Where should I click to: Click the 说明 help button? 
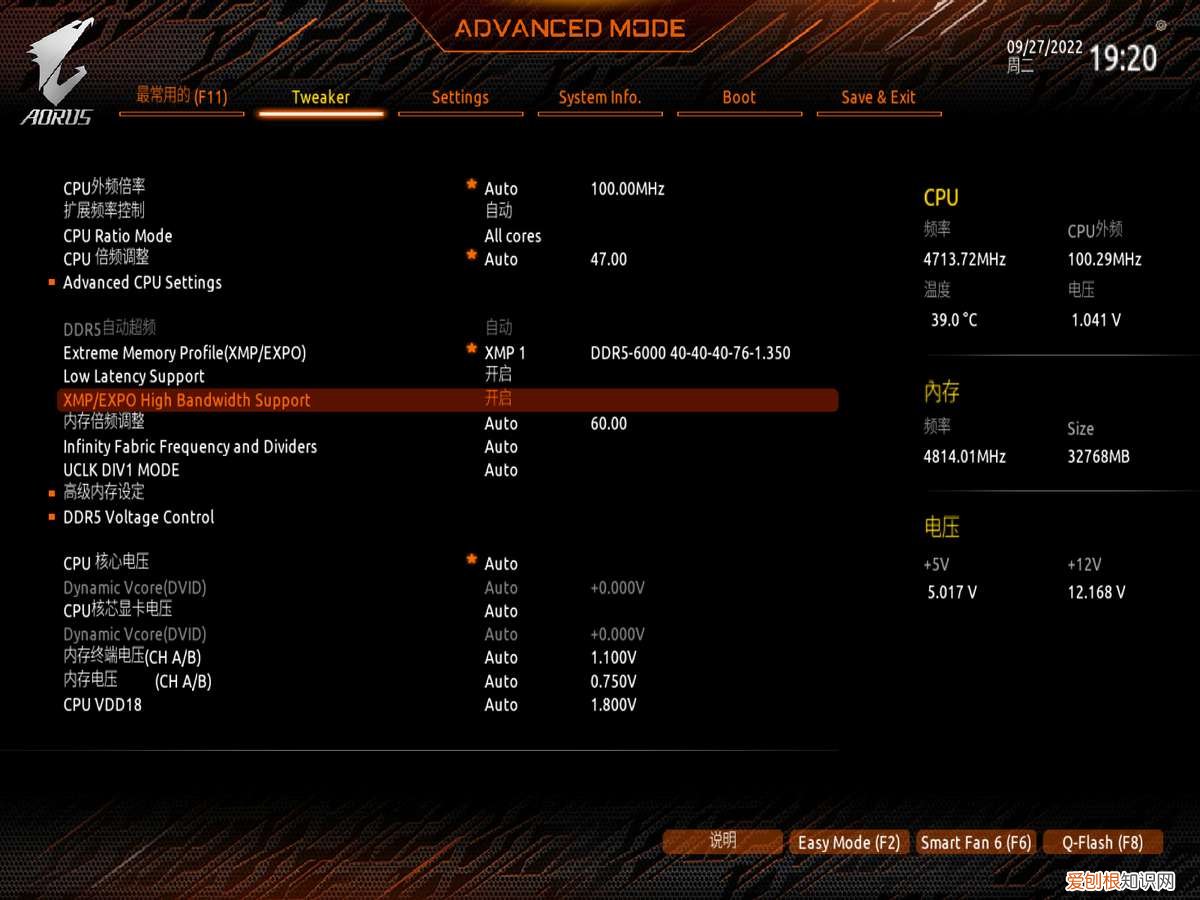coord(722,842)
